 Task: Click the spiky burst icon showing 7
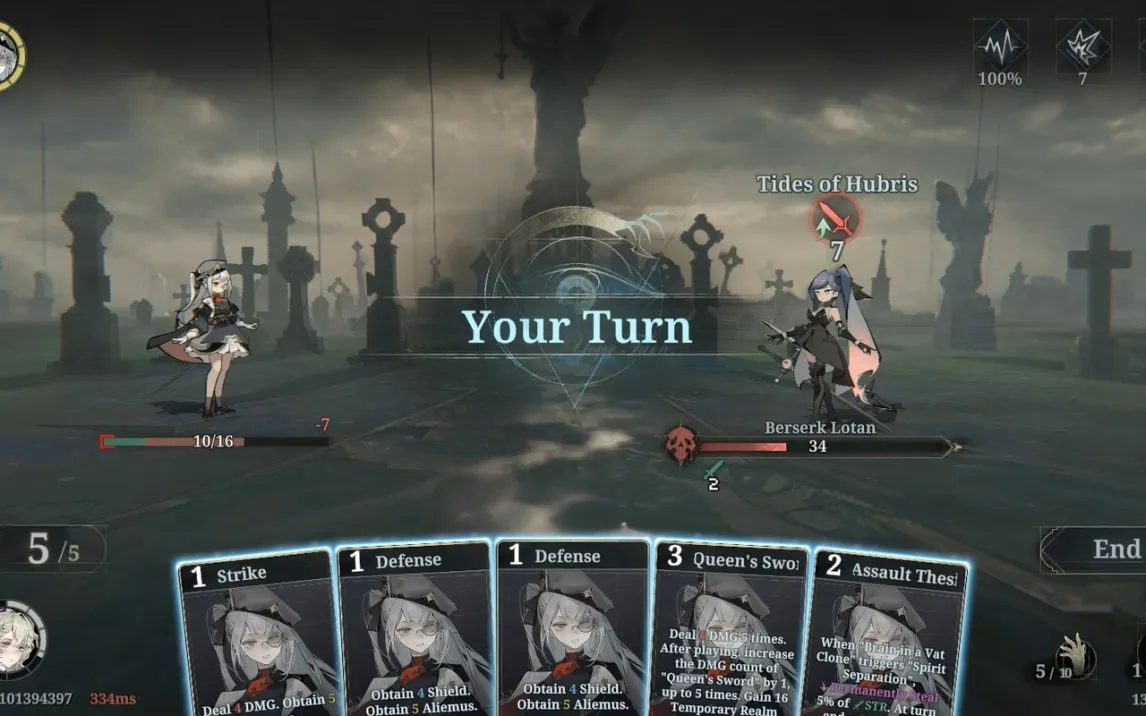coord(1083,47)
